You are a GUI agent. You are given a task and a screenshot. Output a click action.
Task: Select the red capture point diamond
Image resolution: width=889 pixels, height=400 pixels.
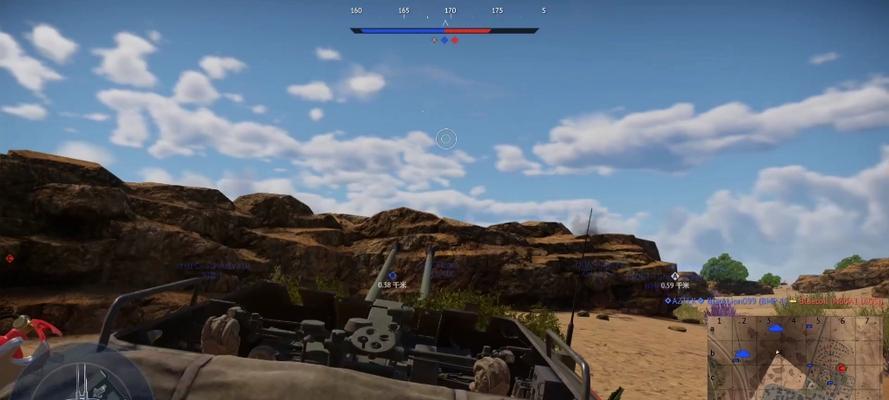pyautogui.click(x=455, y=40)
